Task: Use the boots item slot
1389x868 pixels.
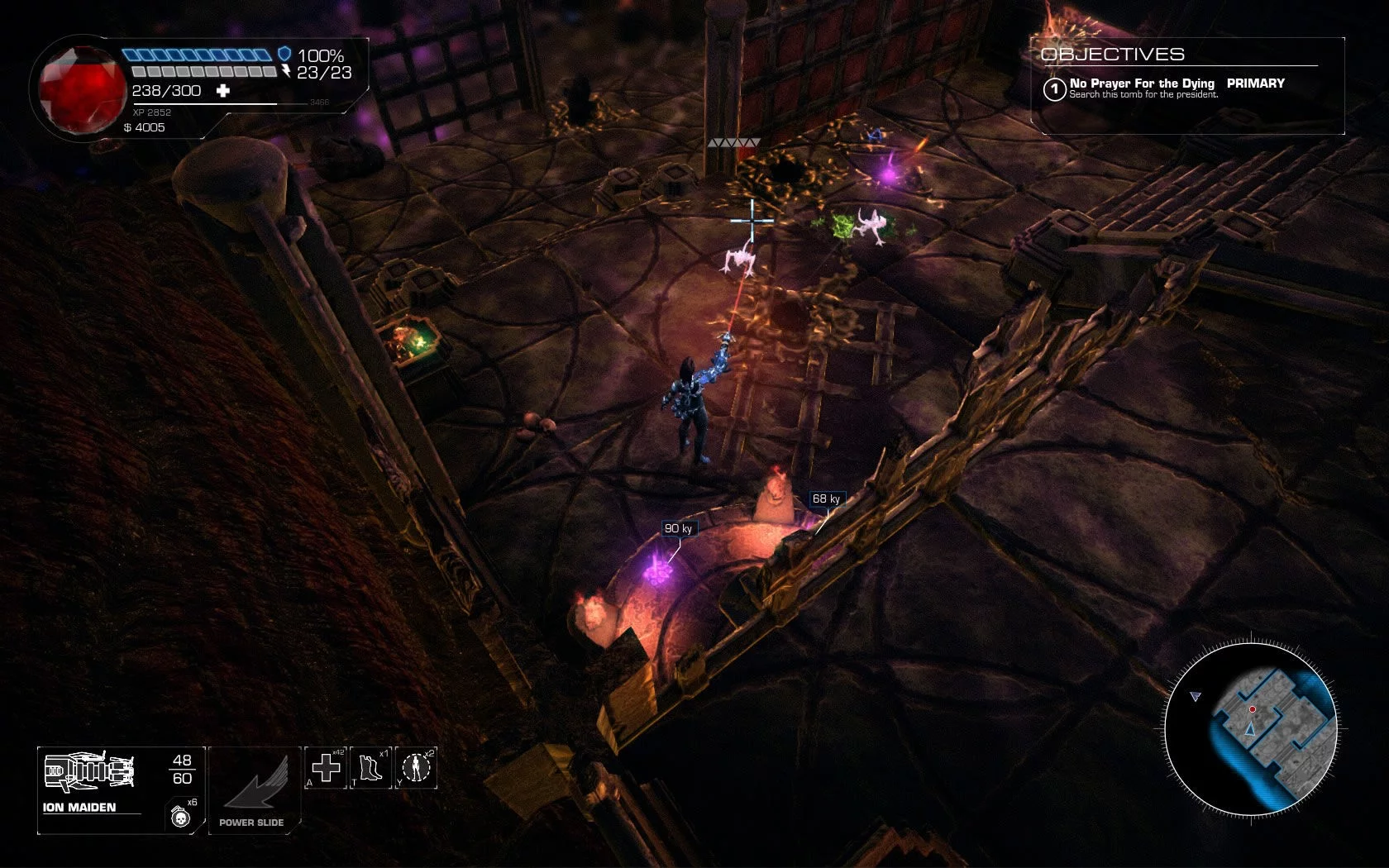Action: [370, 768]
